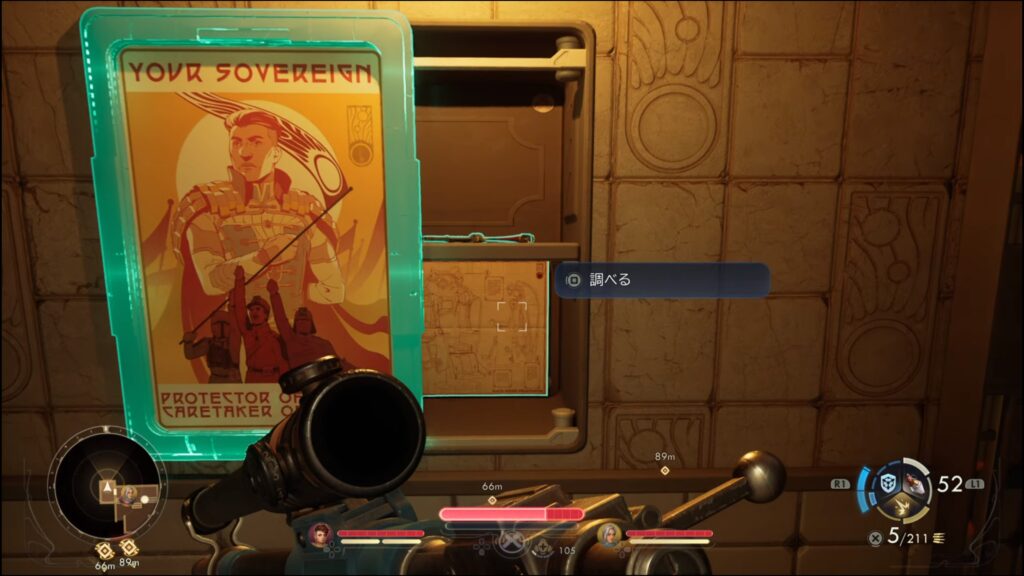Select the 89m objective icon below minimap
This screenshot has height=576, width=1024.
click(x=128, y=548)
